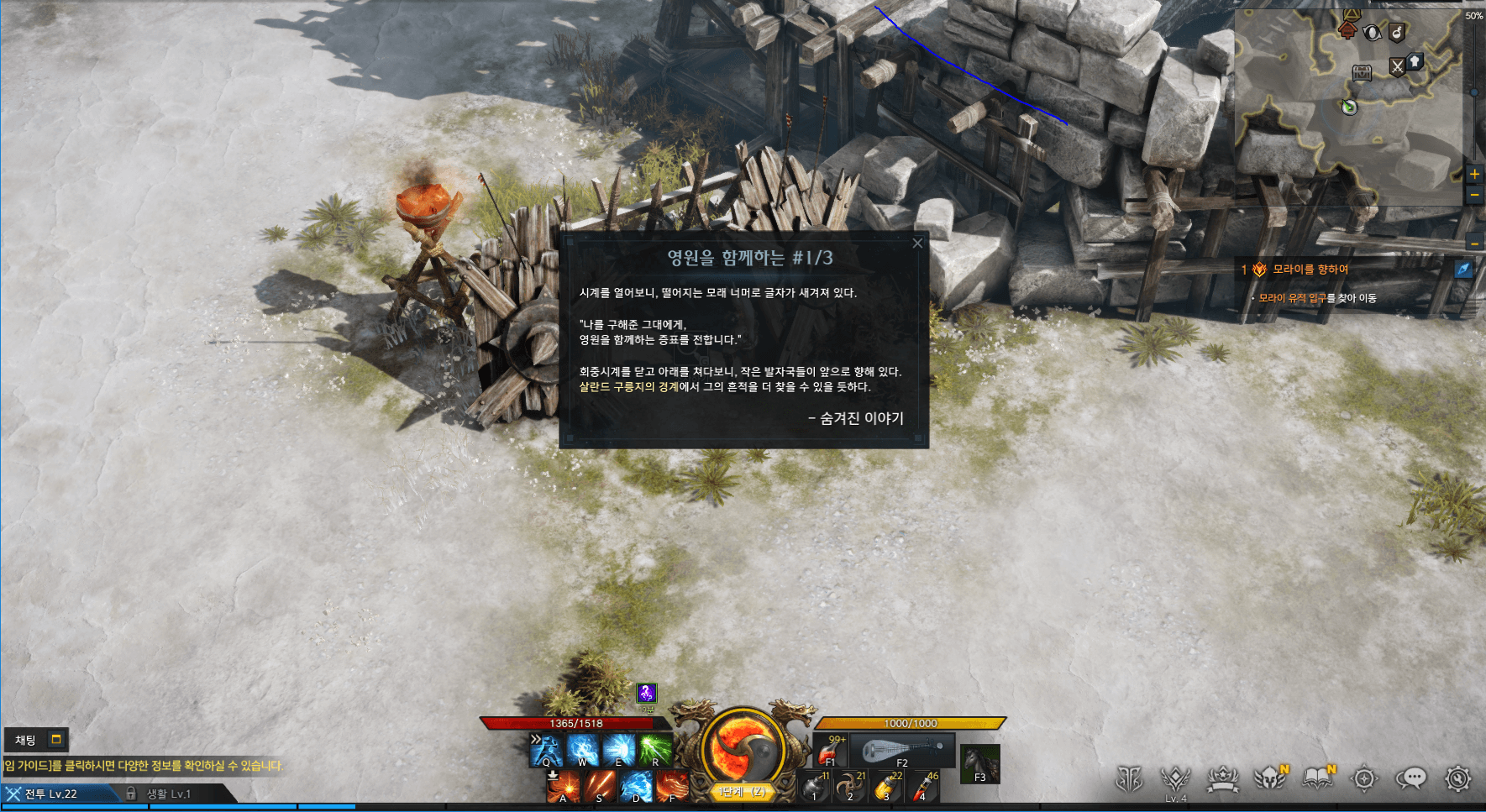Open the 채팅 chat panel

[26, 740]
